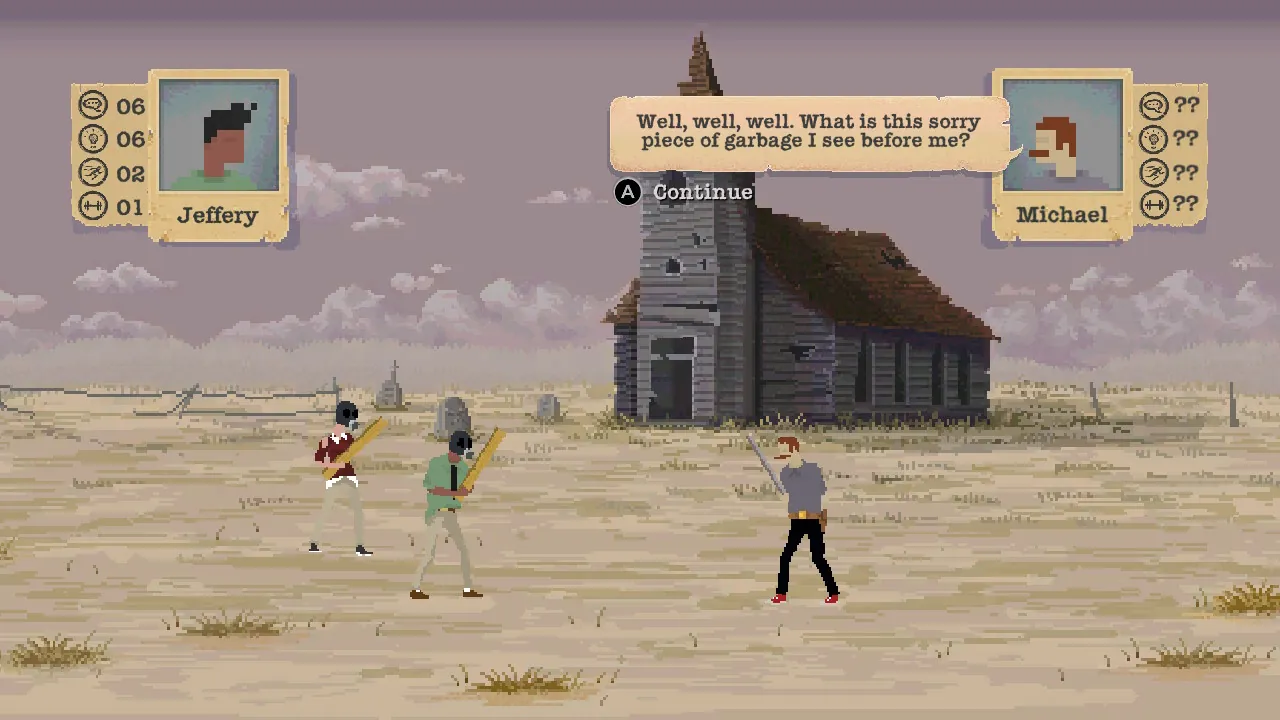
Task: Click Michael's unknown ?? charisma value
Action: click(x=1186, y=106)
